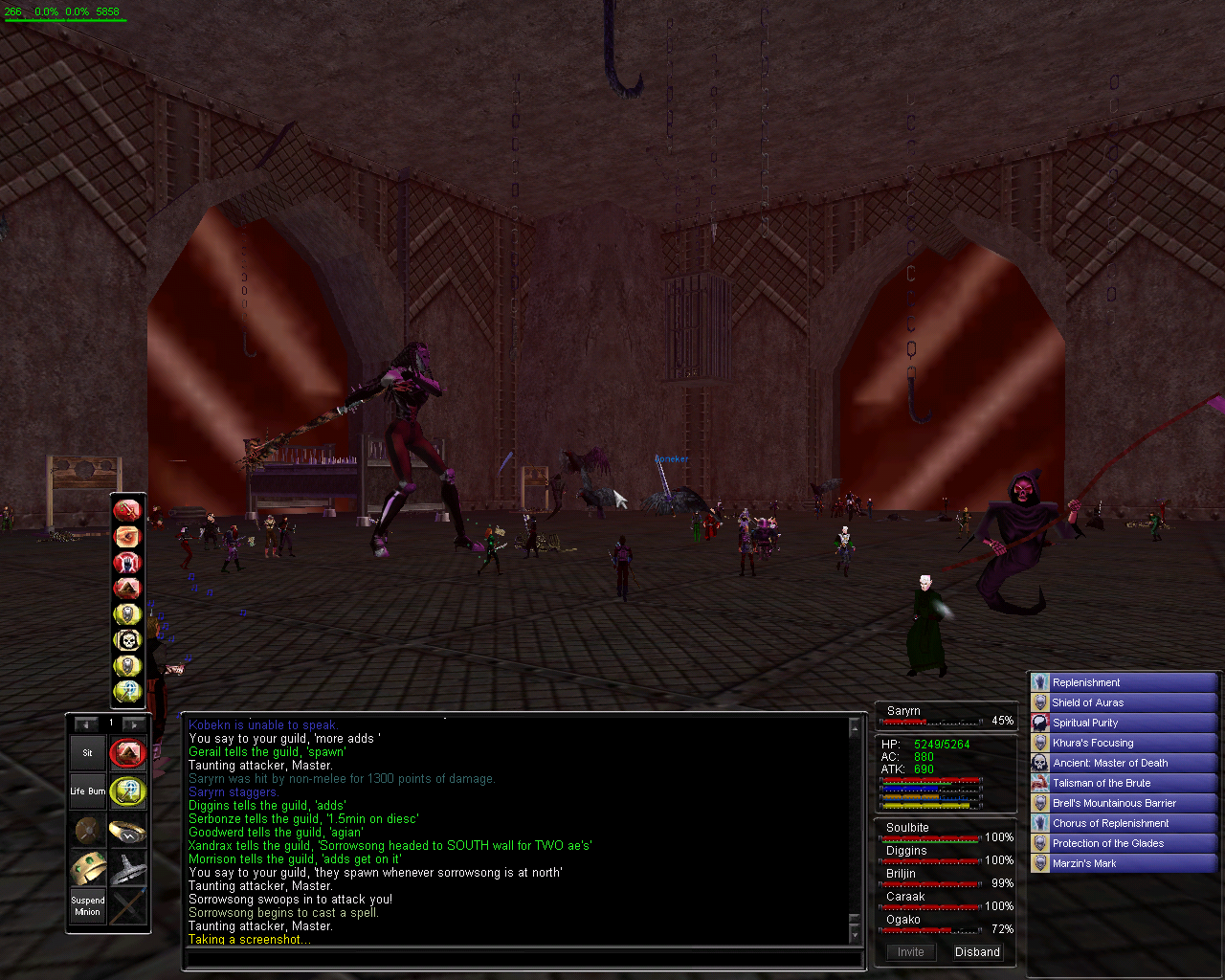This screenshot has height=980, width=1225.
Task: Go to the previous hotbar page
Action: [x=87, y=724]
